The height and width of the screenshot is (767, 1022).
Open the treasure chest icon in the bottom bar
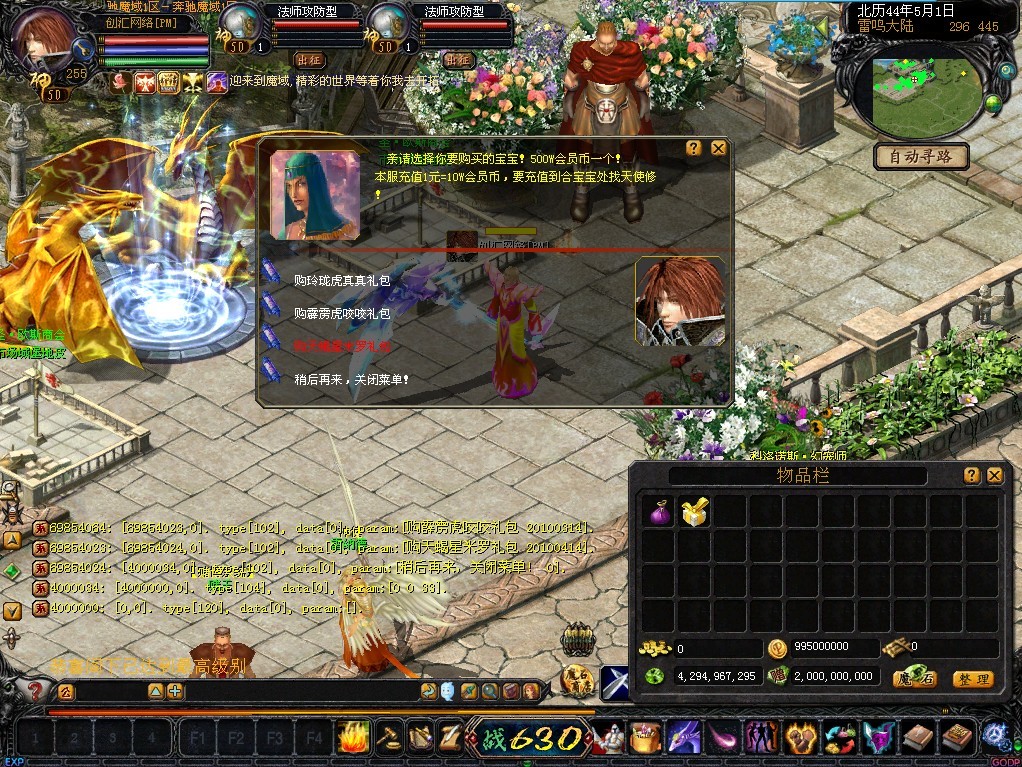pos(646,738)
